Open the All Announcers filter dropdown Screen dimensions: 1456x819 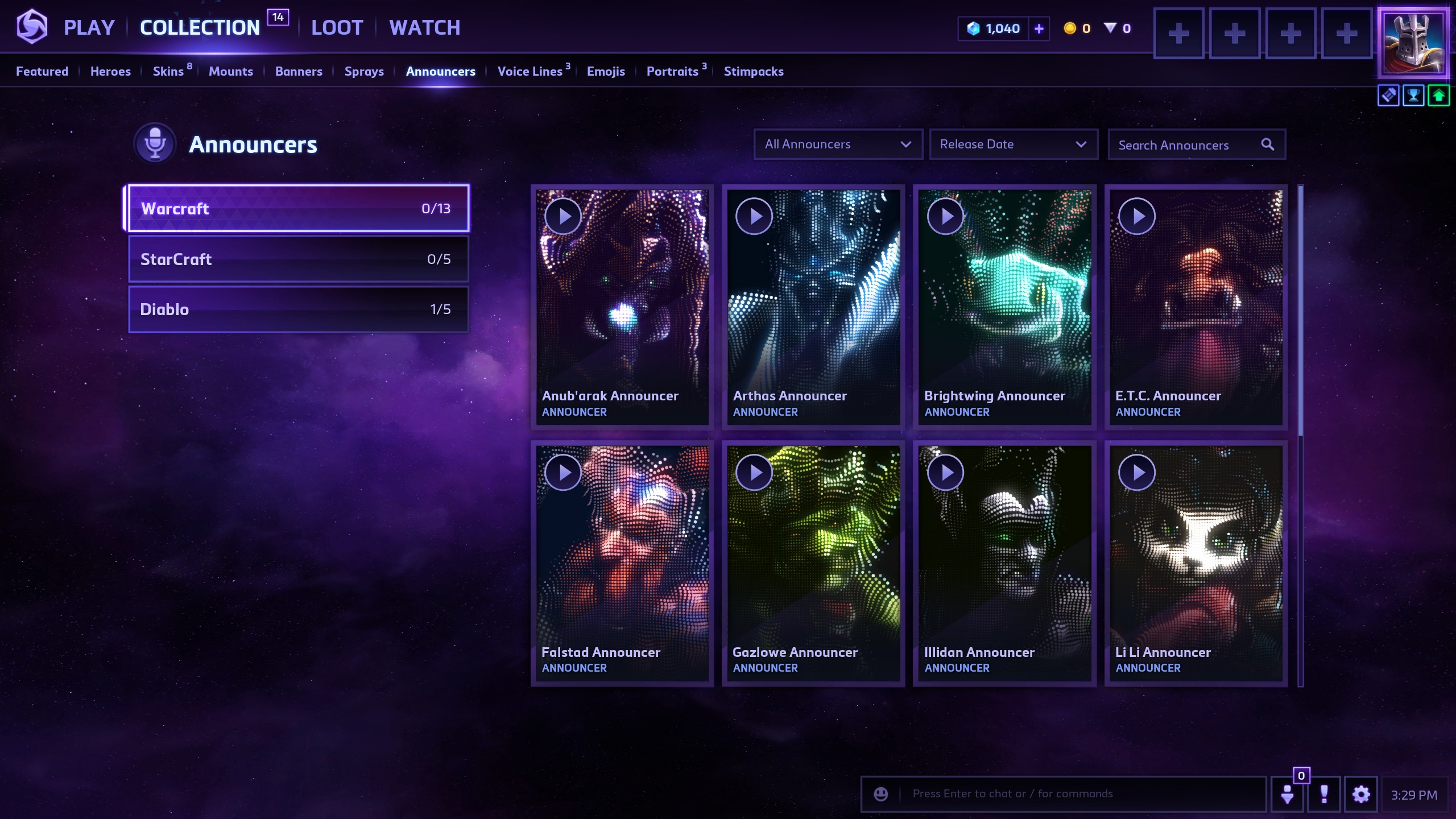pyautogui.click(x=837, y=144)
